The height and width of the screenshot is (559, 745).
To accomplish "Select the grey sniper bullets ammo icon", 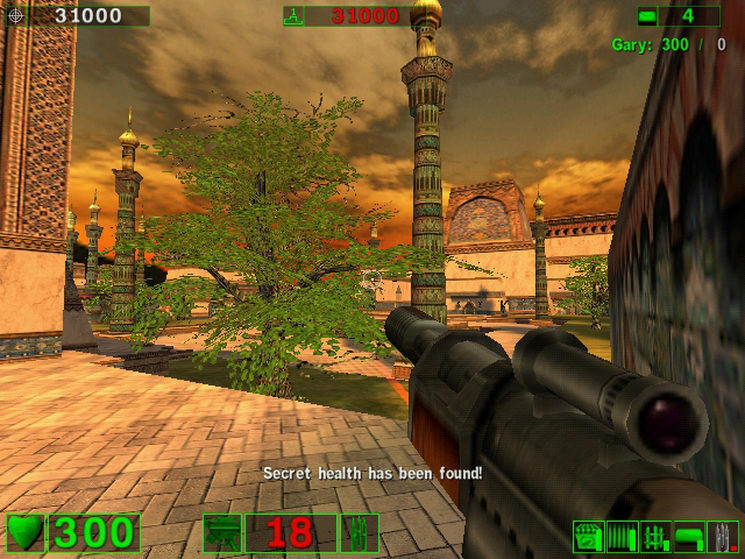I will [x=722, y=535].
